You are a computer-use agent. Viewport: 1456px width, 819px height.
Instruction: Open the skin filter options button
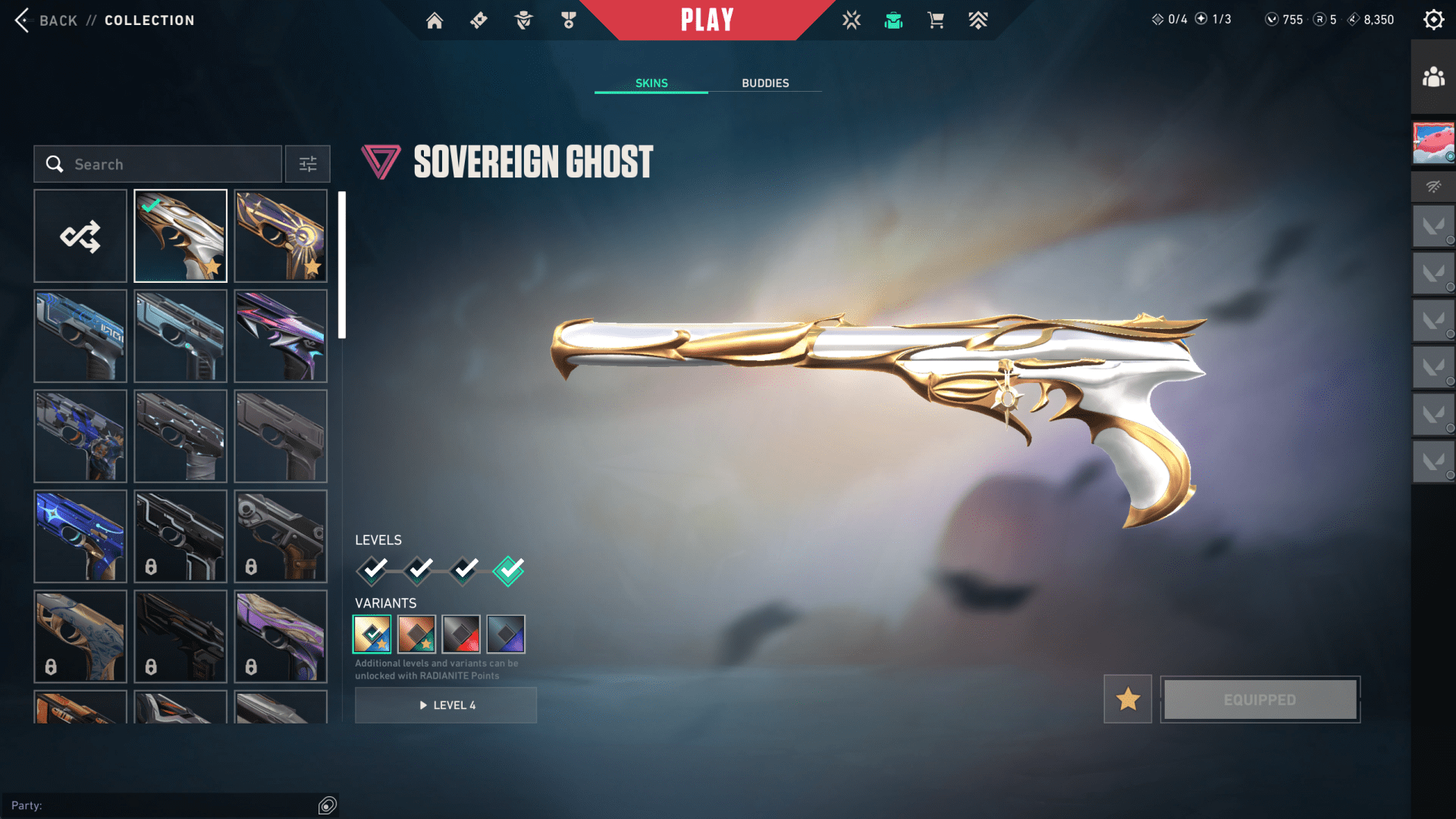(308, 164)
